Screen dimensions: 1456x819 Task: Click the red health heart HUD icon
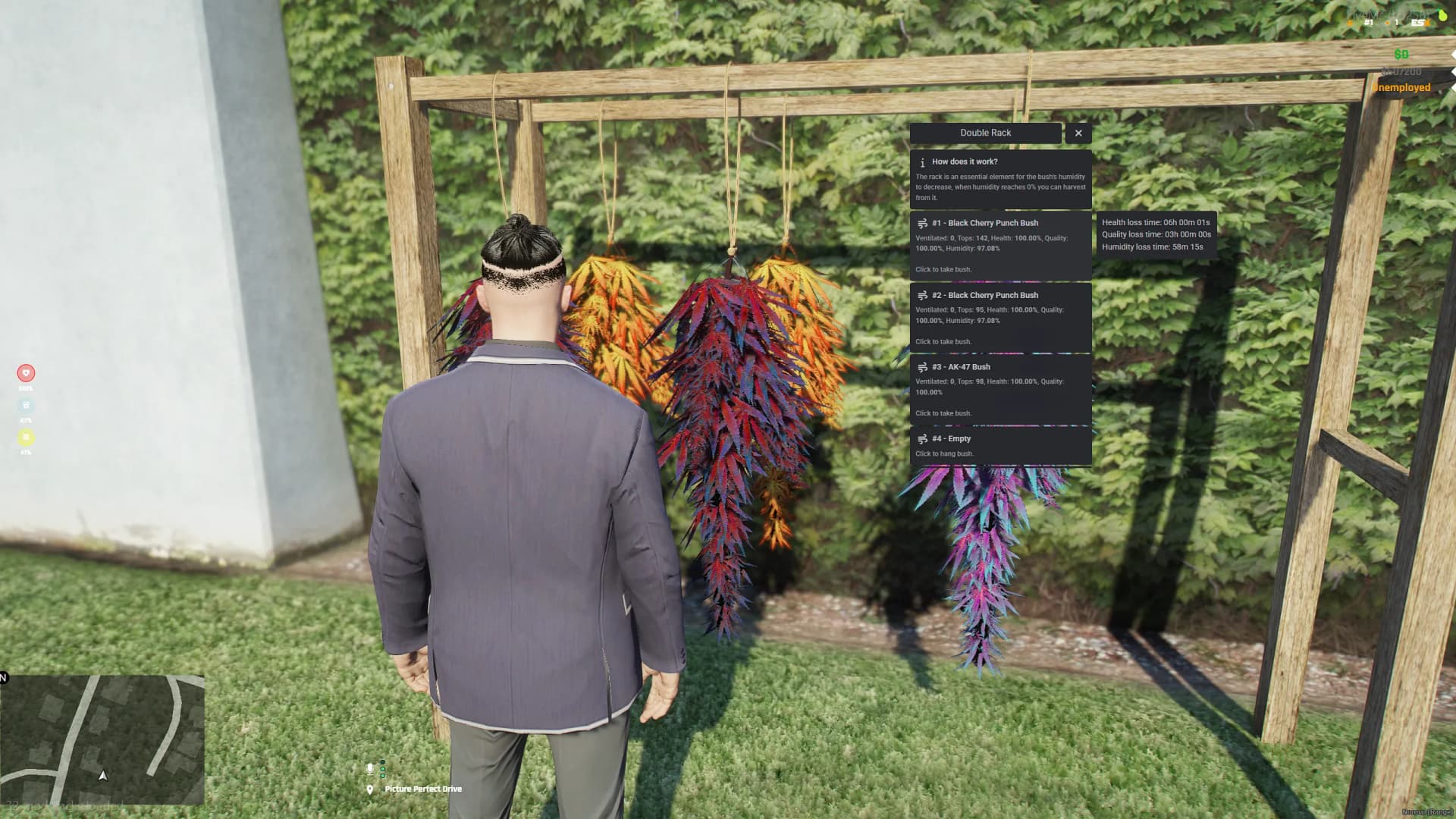pos(26,373)
